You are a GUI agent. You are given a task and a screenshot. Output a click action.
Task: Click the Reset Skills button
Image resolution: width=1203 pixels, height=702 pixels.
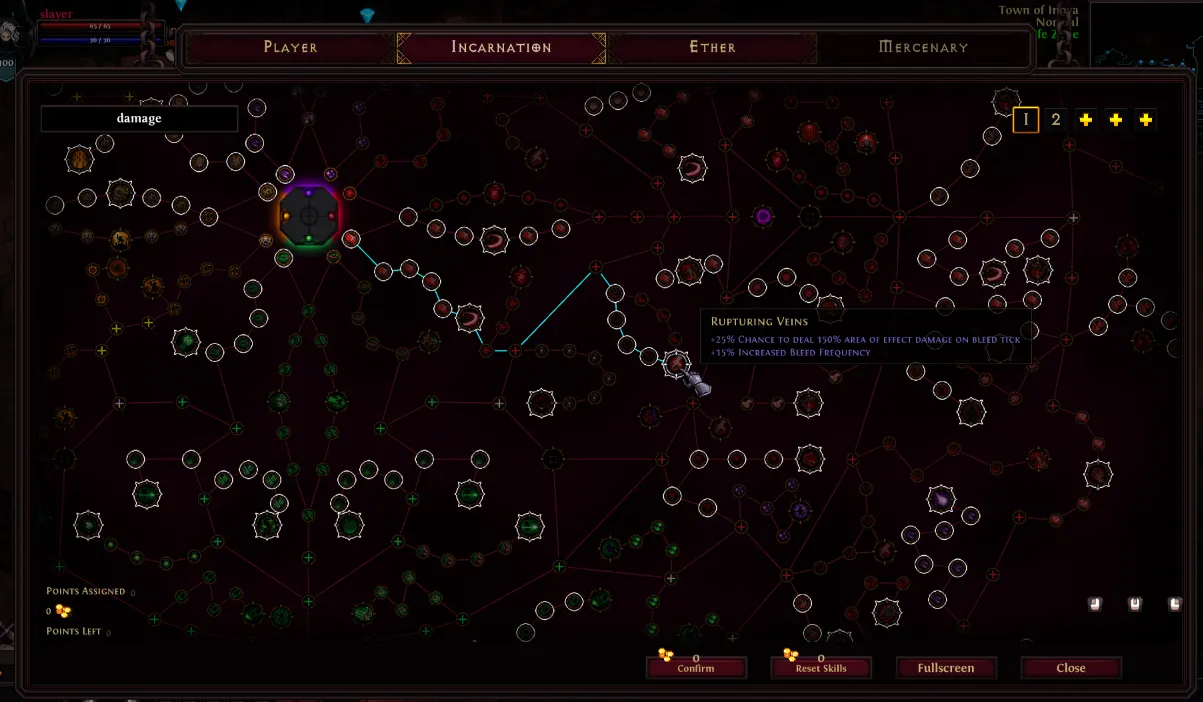click(x=820, y=668)
